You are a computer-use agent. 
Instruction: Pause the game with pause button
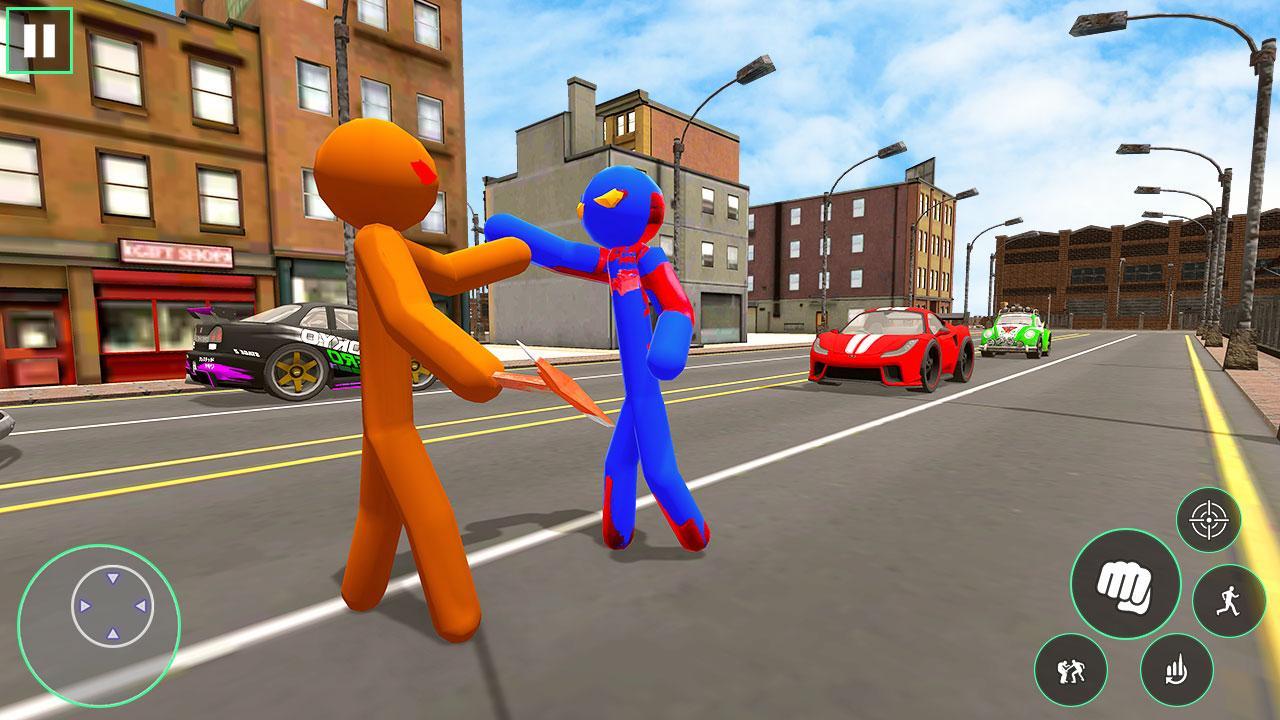point(40,42)
